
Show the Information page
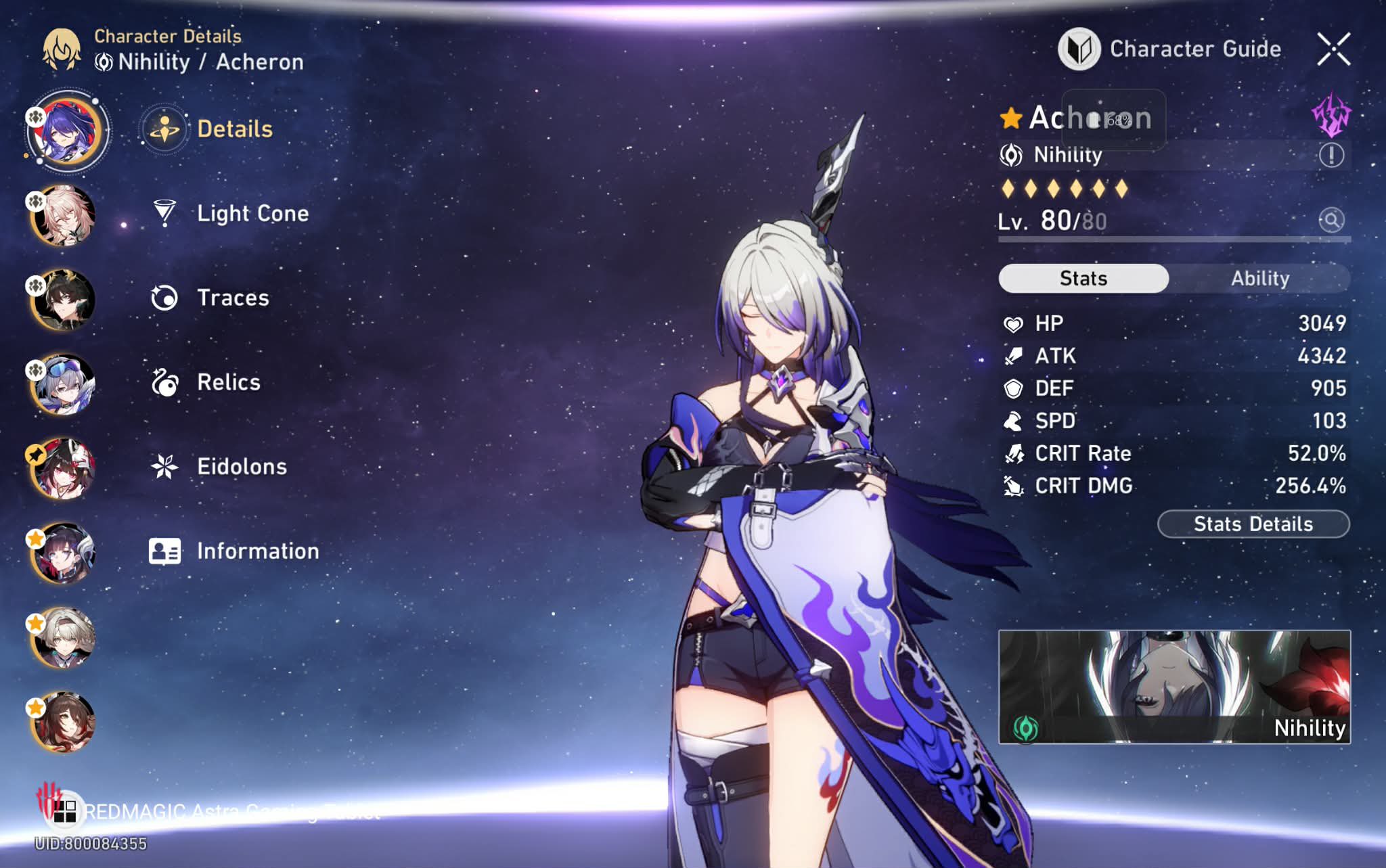point(257,551)
